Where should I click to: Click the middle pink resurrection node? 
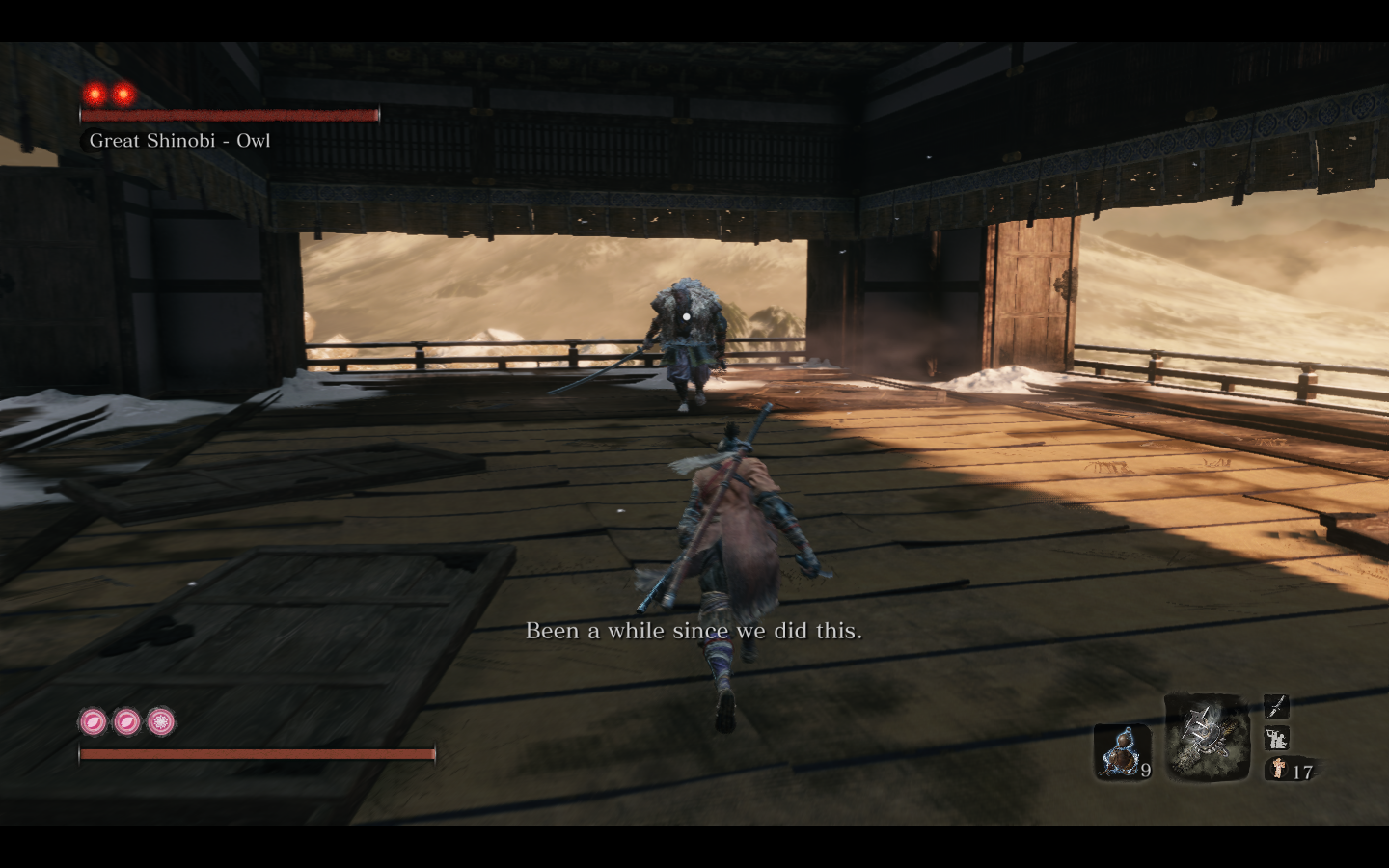pyautogui.click(x=125, y=719)
